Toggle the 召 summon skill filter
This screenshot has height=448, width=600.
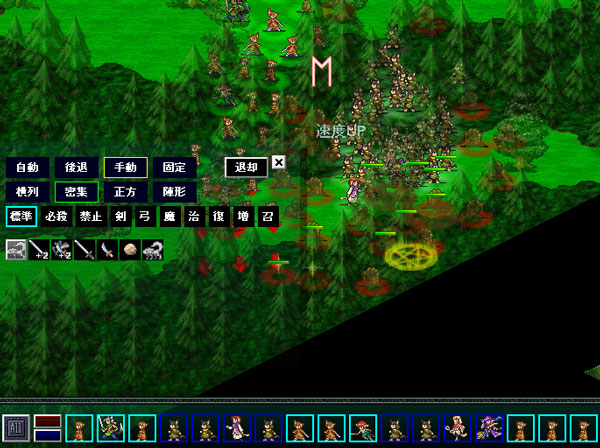[x=268, y=216]
